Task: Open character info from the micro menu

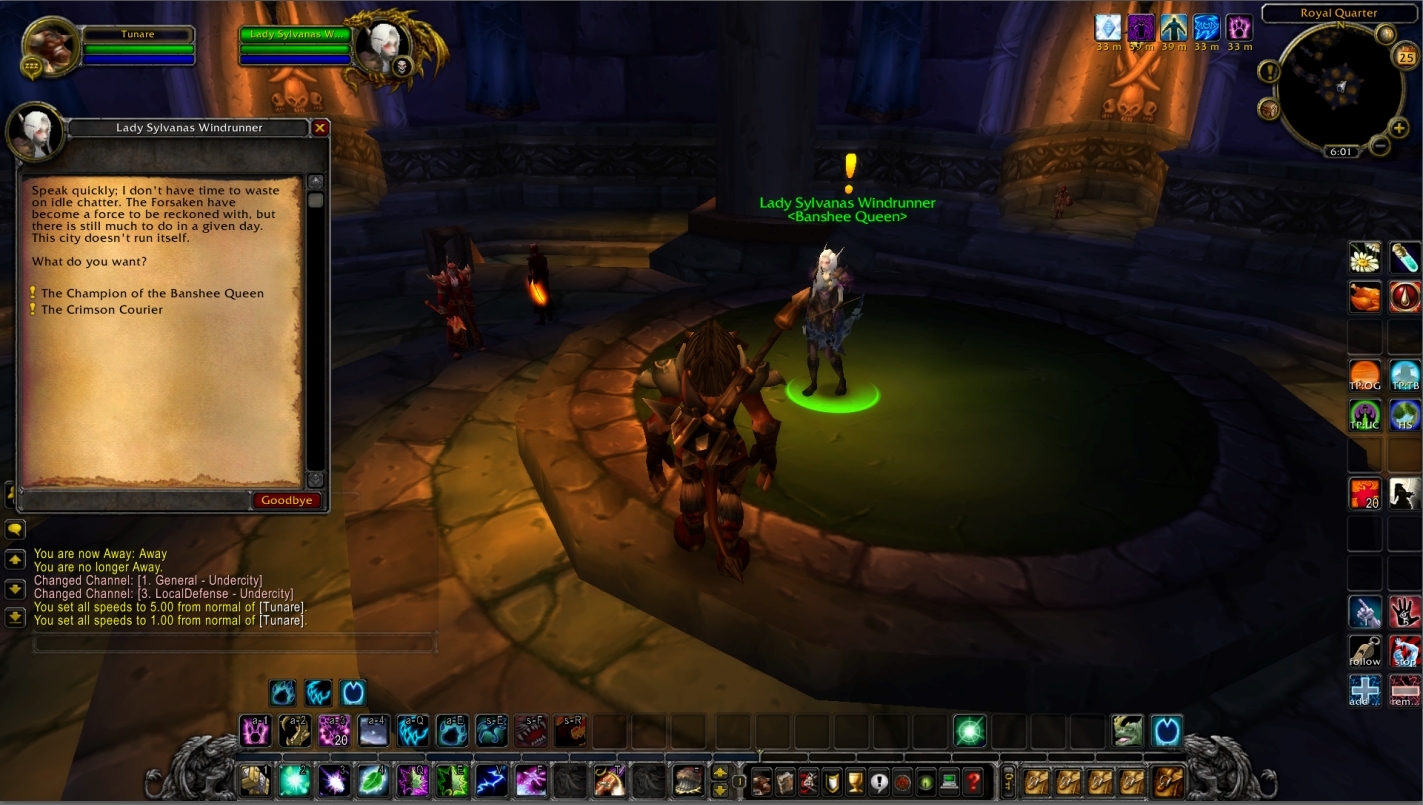Action: (762, 782)
